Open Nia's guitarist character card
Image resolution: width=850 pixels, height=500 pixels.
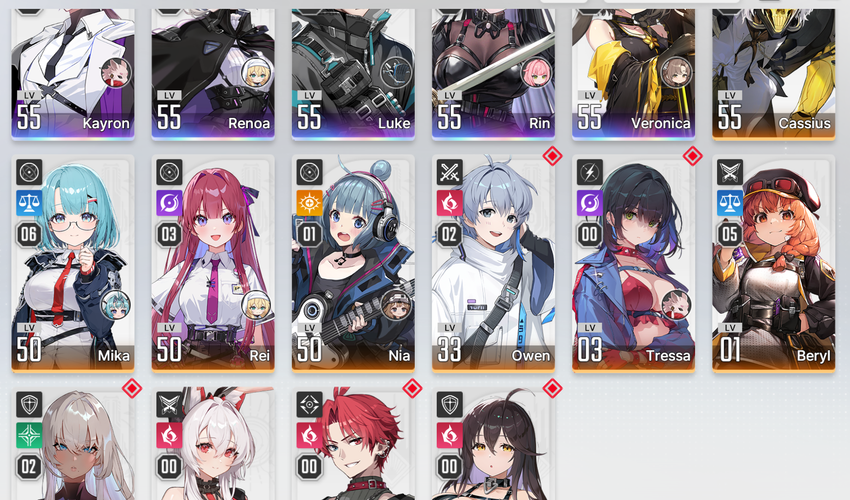[352, 263]
